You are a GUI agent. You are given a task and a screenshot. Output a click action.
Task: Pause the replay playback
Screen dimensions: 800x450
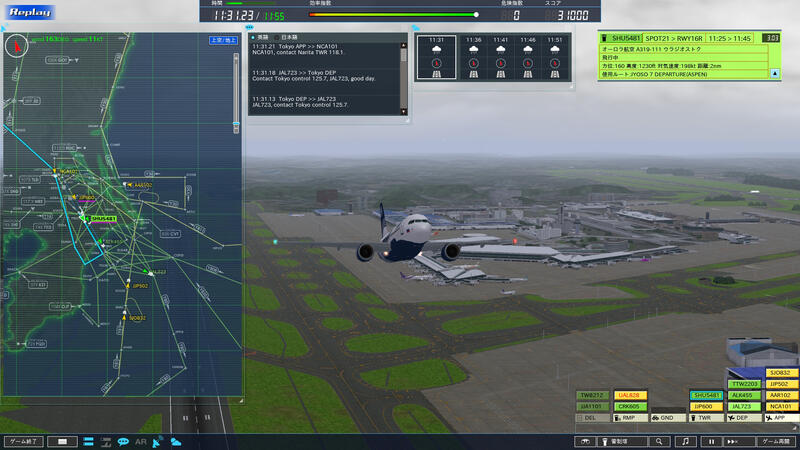coord(711,441)
